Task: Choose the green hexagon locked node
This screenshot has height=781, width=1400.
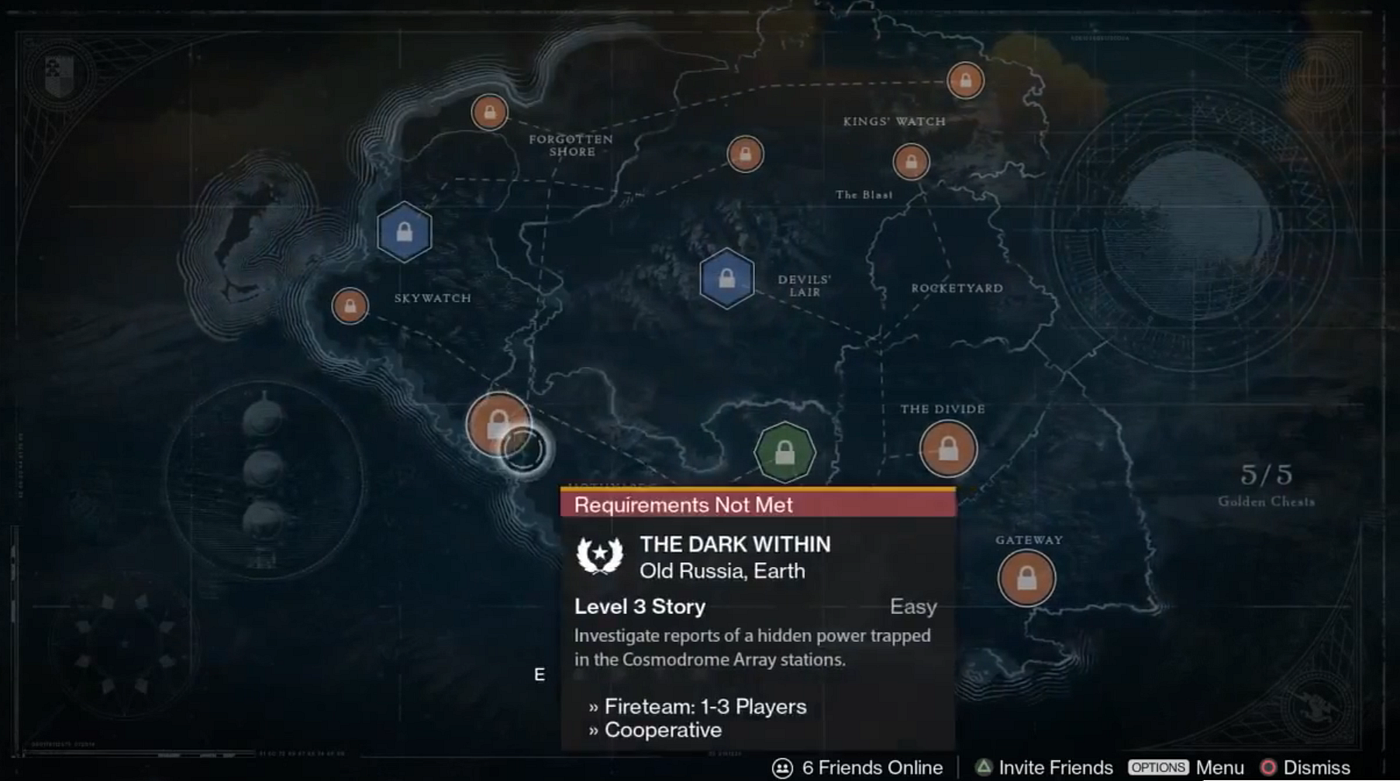Action: coord(785,453)
